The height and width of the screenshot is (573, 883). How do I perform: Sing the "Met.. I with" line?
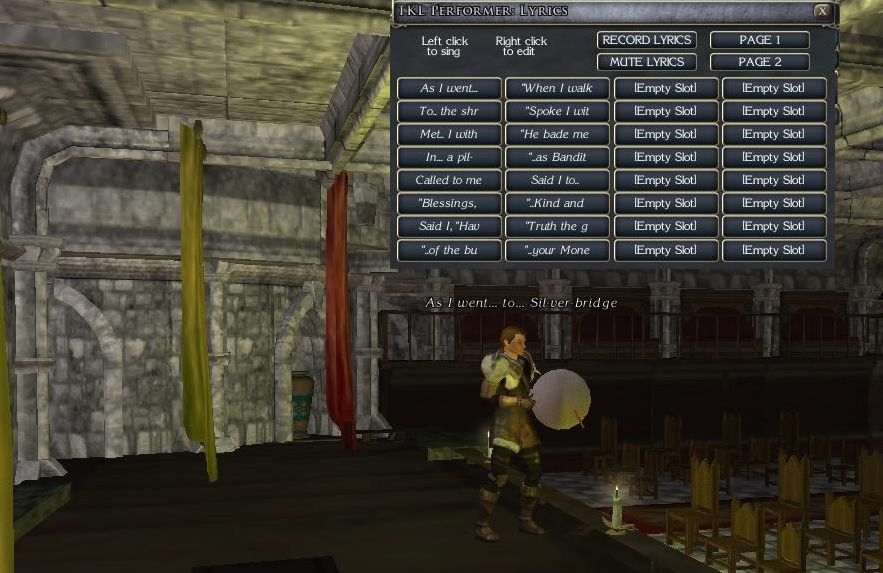pyautogui.click(x=449, y=134)
